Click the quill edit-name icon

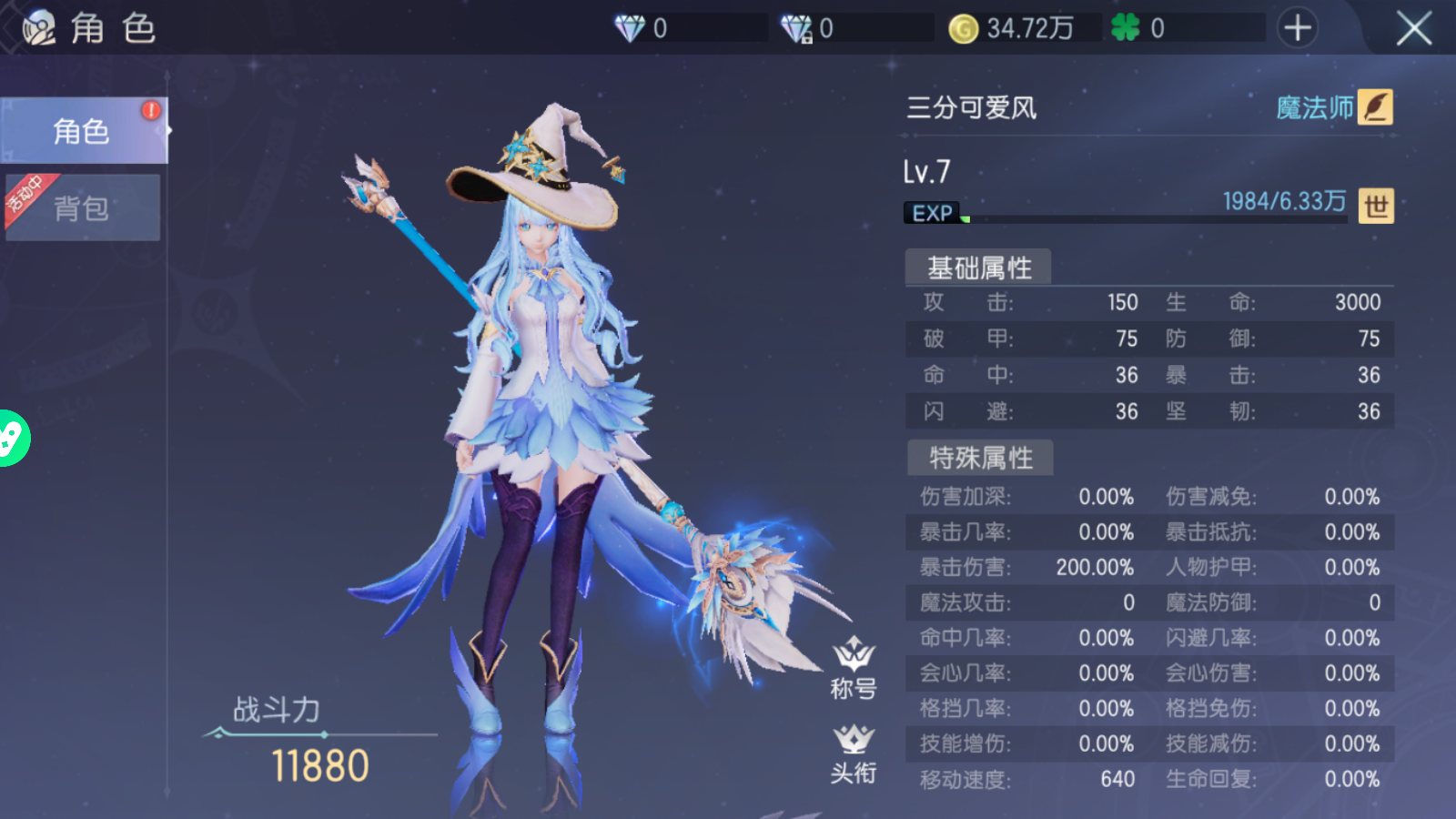[1376, 107]
